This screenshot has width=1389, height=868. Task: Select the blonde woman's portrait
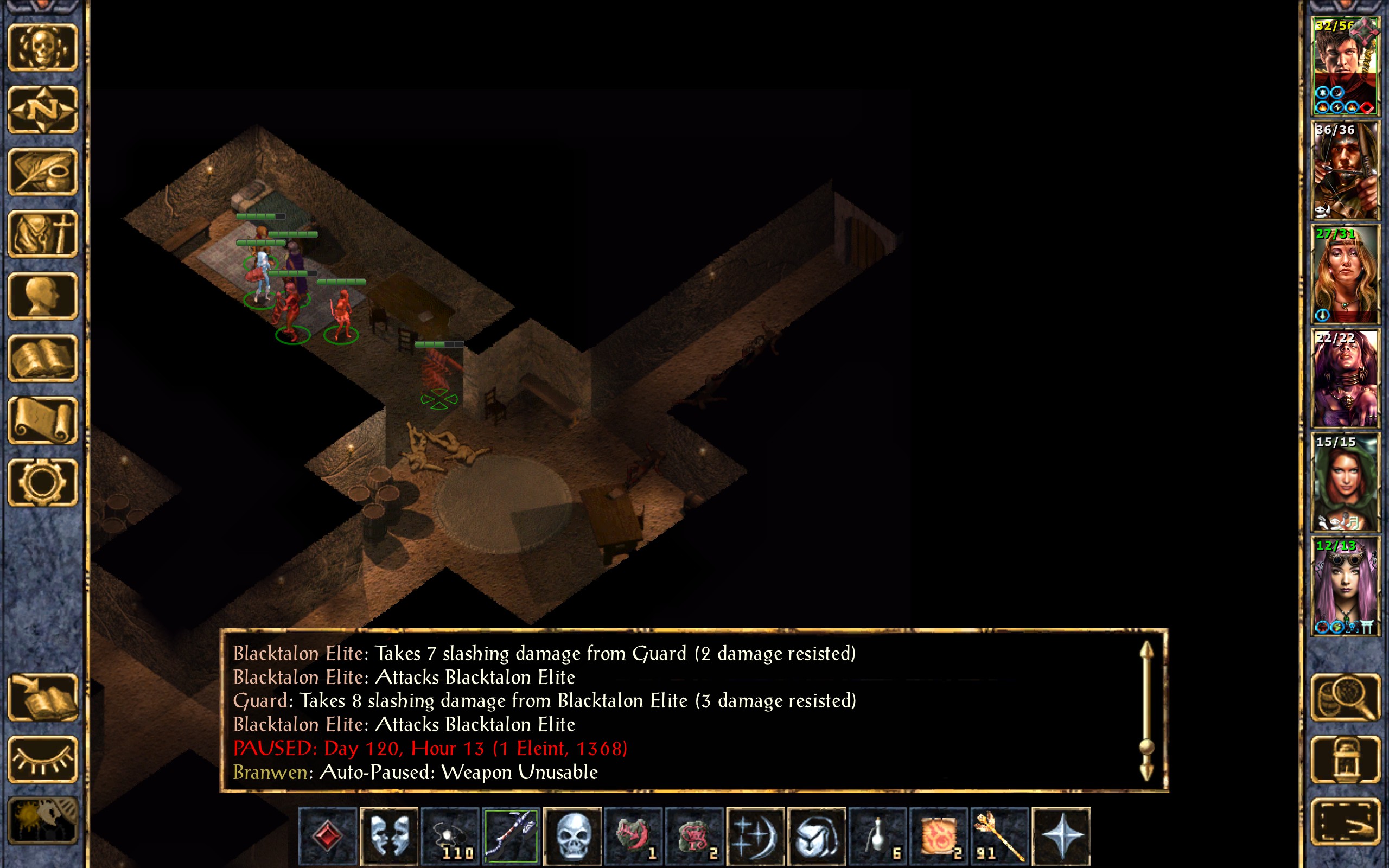point(1345,275)
